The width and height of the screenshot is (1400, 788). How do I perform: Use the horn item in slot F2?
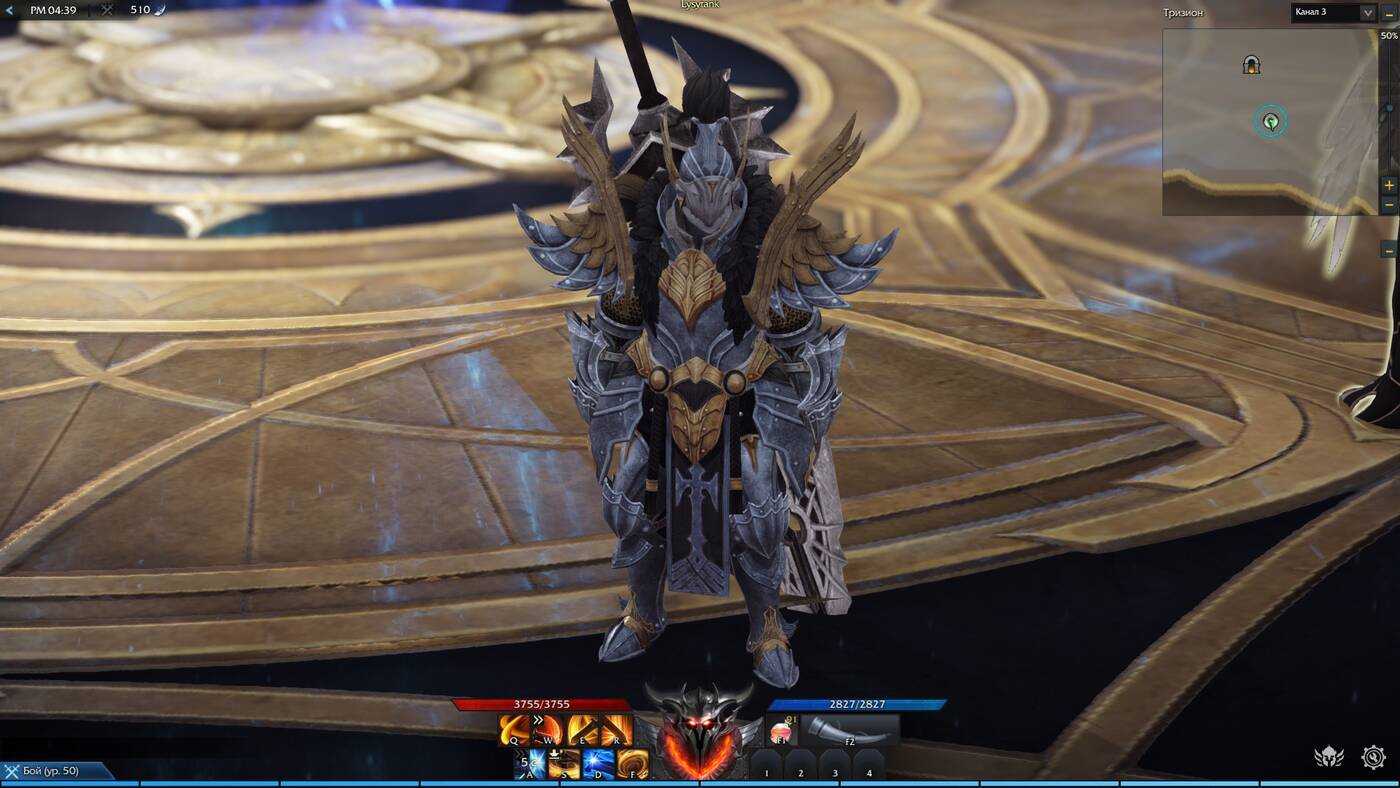coord(848,731)
